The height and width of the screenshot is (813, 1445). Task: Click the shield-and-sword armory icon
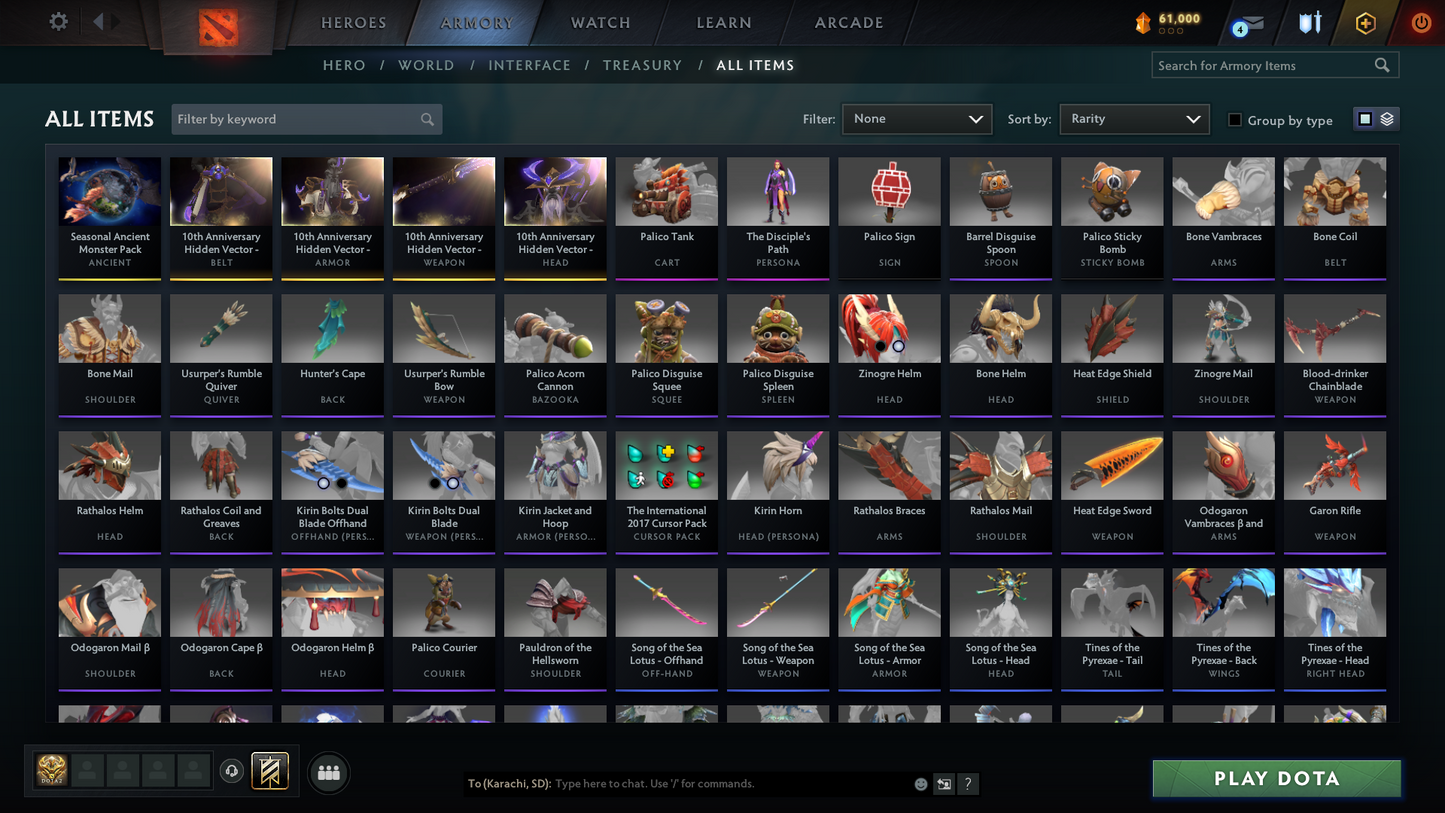coord(1310,21)
